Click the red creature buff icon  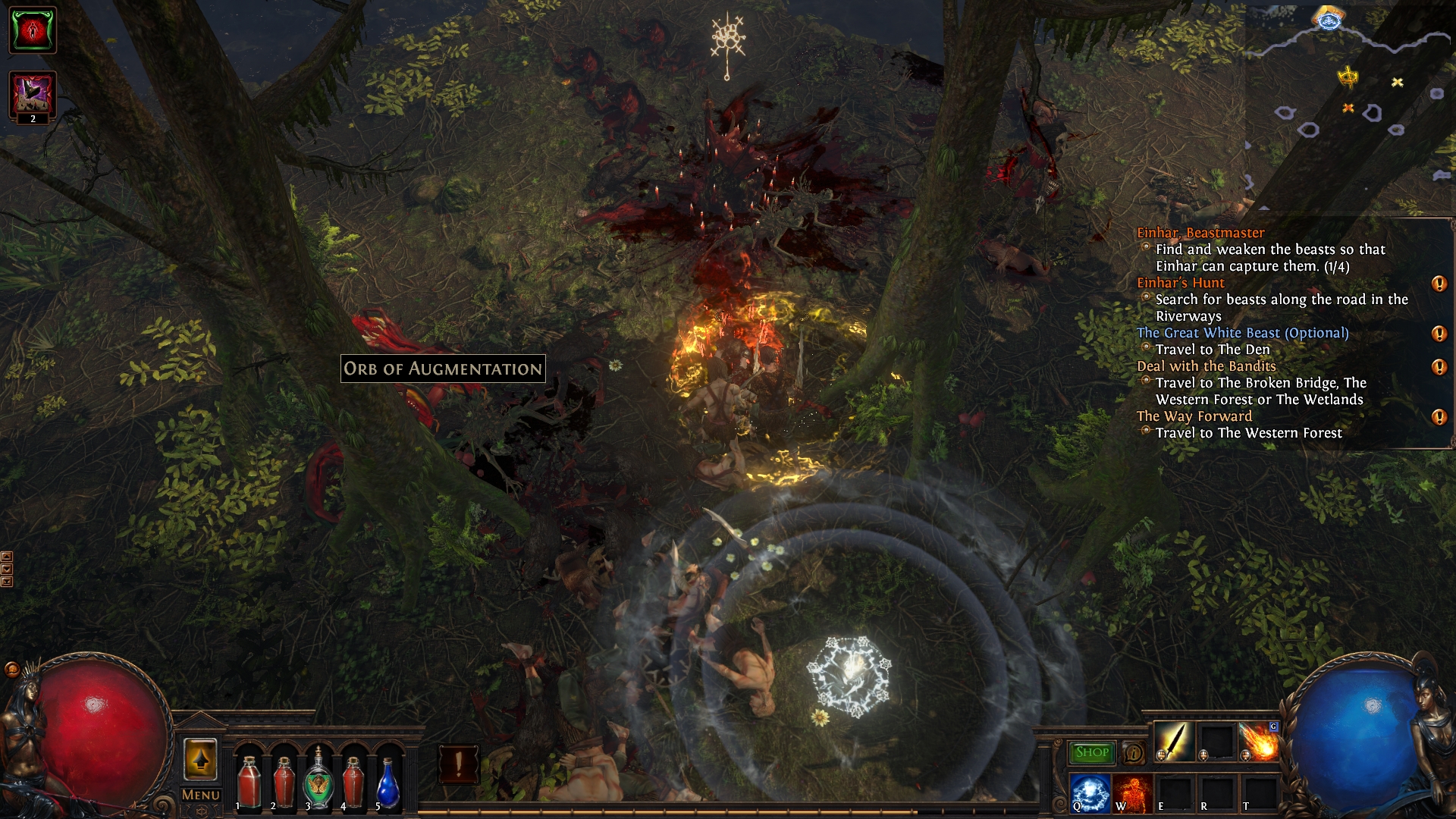pyautogui.click(x=33, y=30)
